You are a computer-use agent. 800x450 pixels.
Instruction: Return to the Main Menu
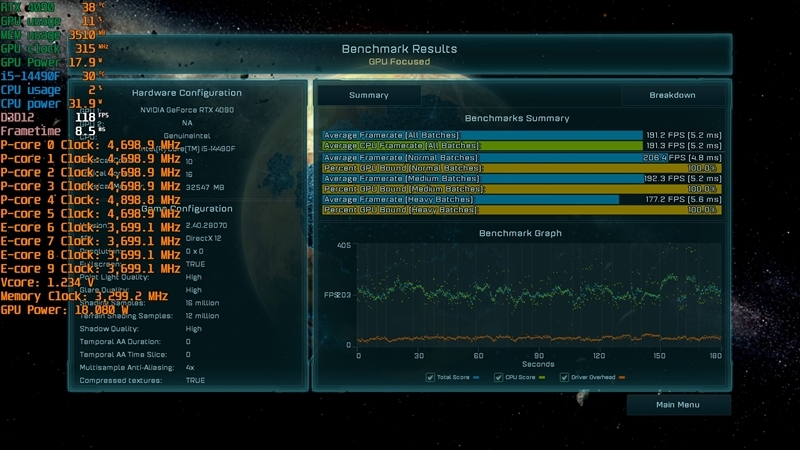(x=678, y=405)
